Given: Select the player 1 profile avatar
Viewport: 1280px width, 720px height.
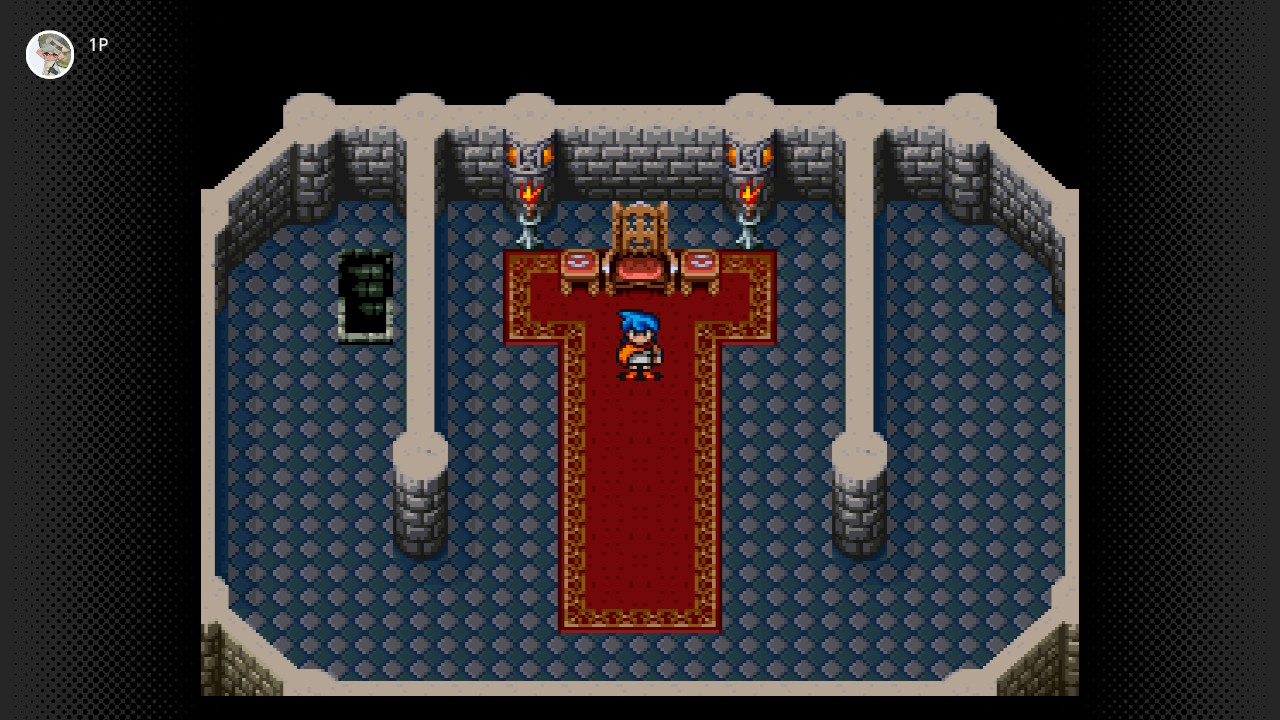Looking at the screenshot, I should 50,54.
